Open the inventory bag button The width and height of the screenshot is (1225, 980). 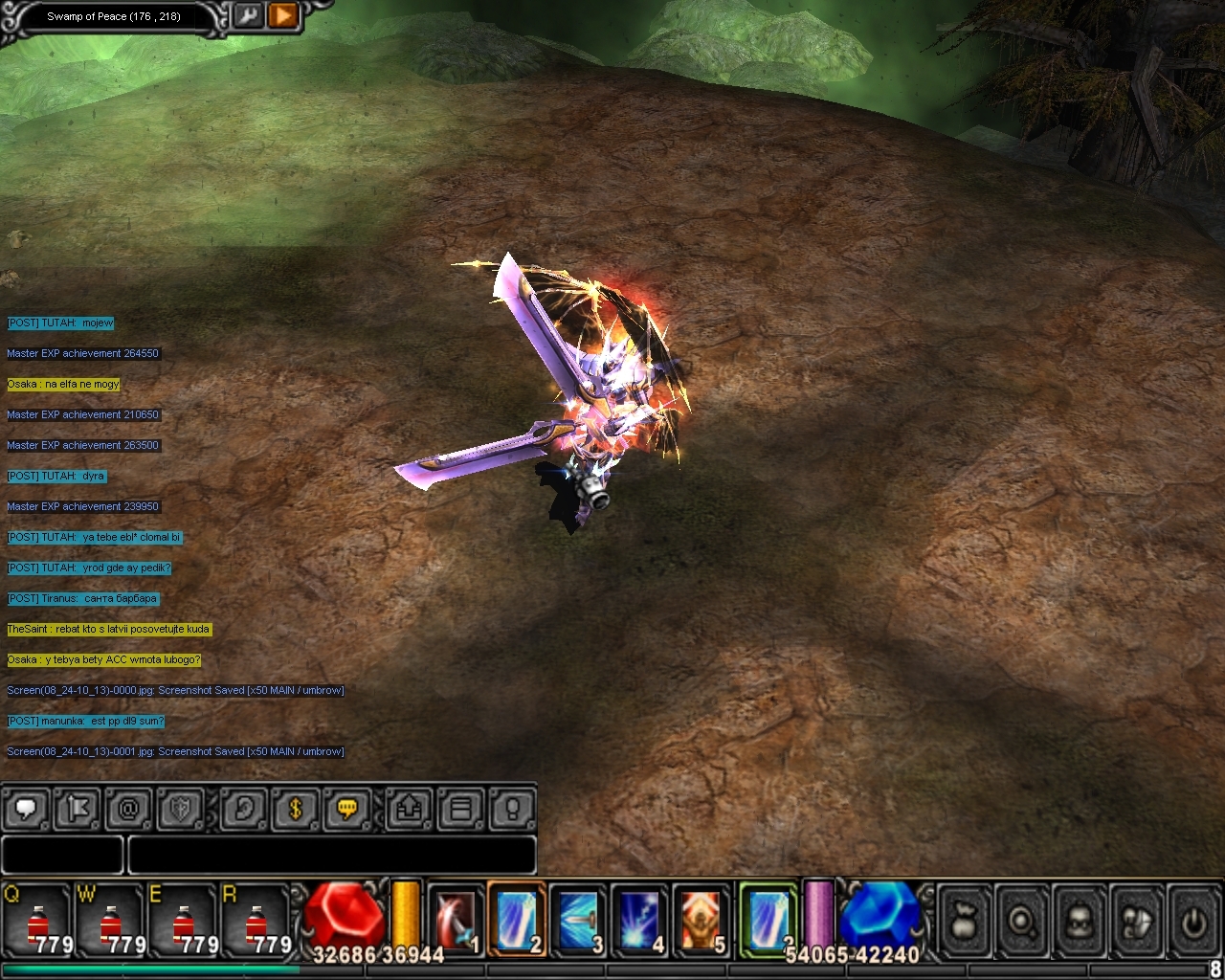pyautogui.click(x=965, y=923)
